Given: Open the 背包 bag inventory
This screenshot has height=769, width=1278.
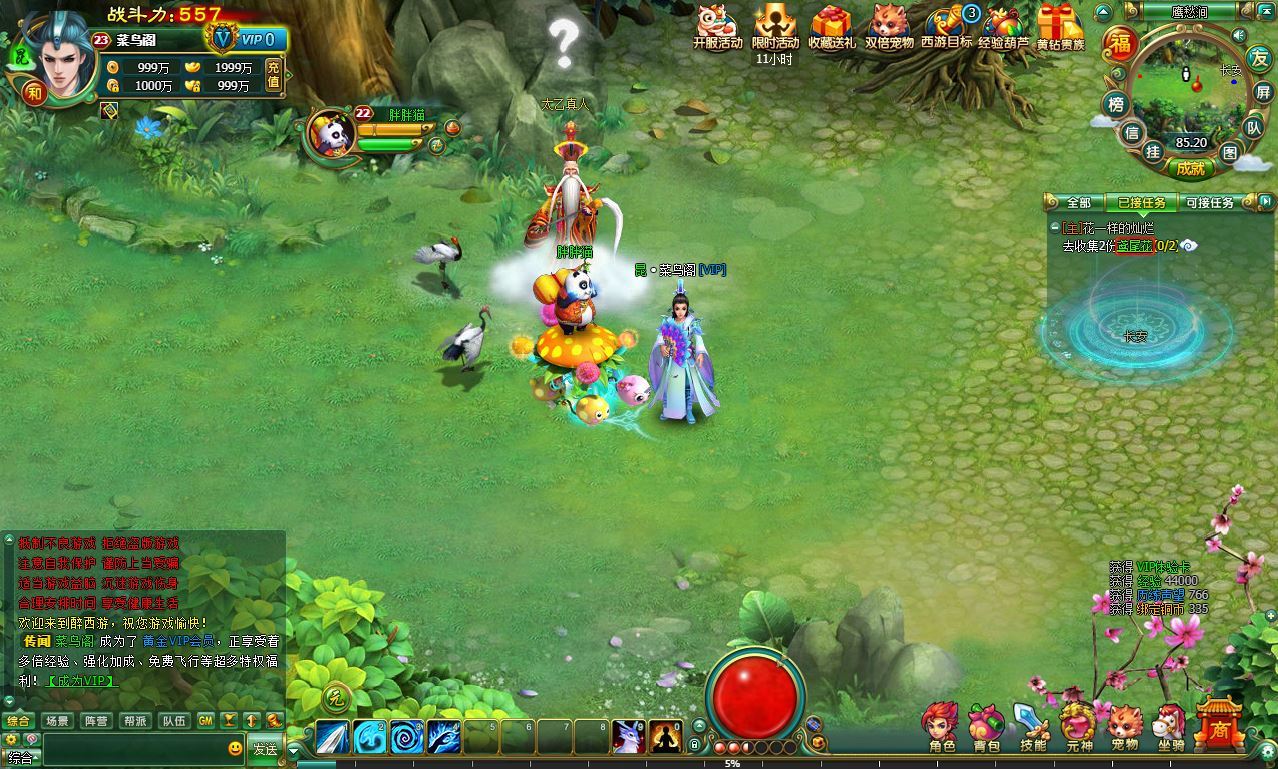Looking at the screenshot, I should point(986,725).
